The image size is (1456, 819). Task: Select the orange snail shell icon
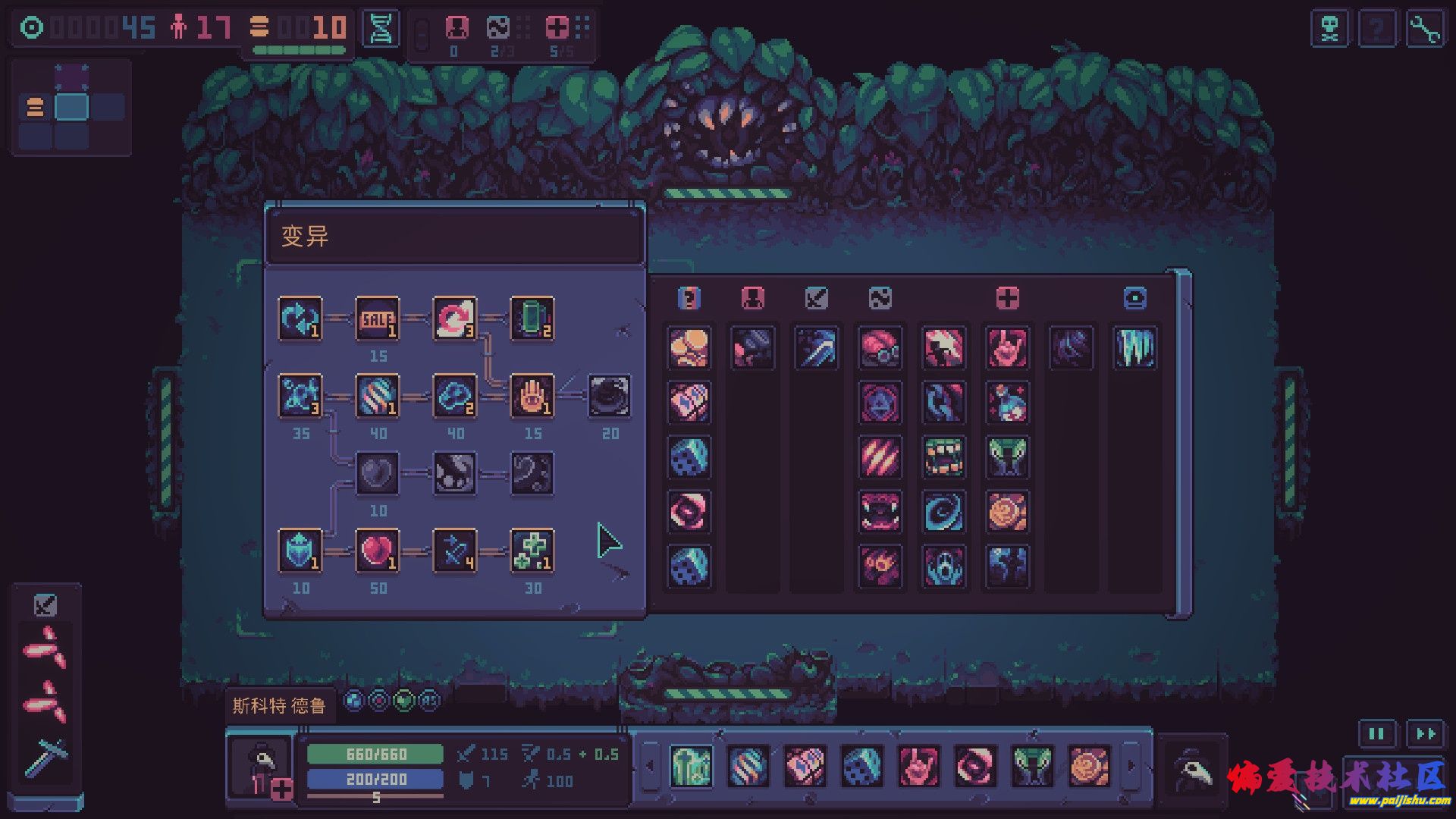tap(1007, 512)
